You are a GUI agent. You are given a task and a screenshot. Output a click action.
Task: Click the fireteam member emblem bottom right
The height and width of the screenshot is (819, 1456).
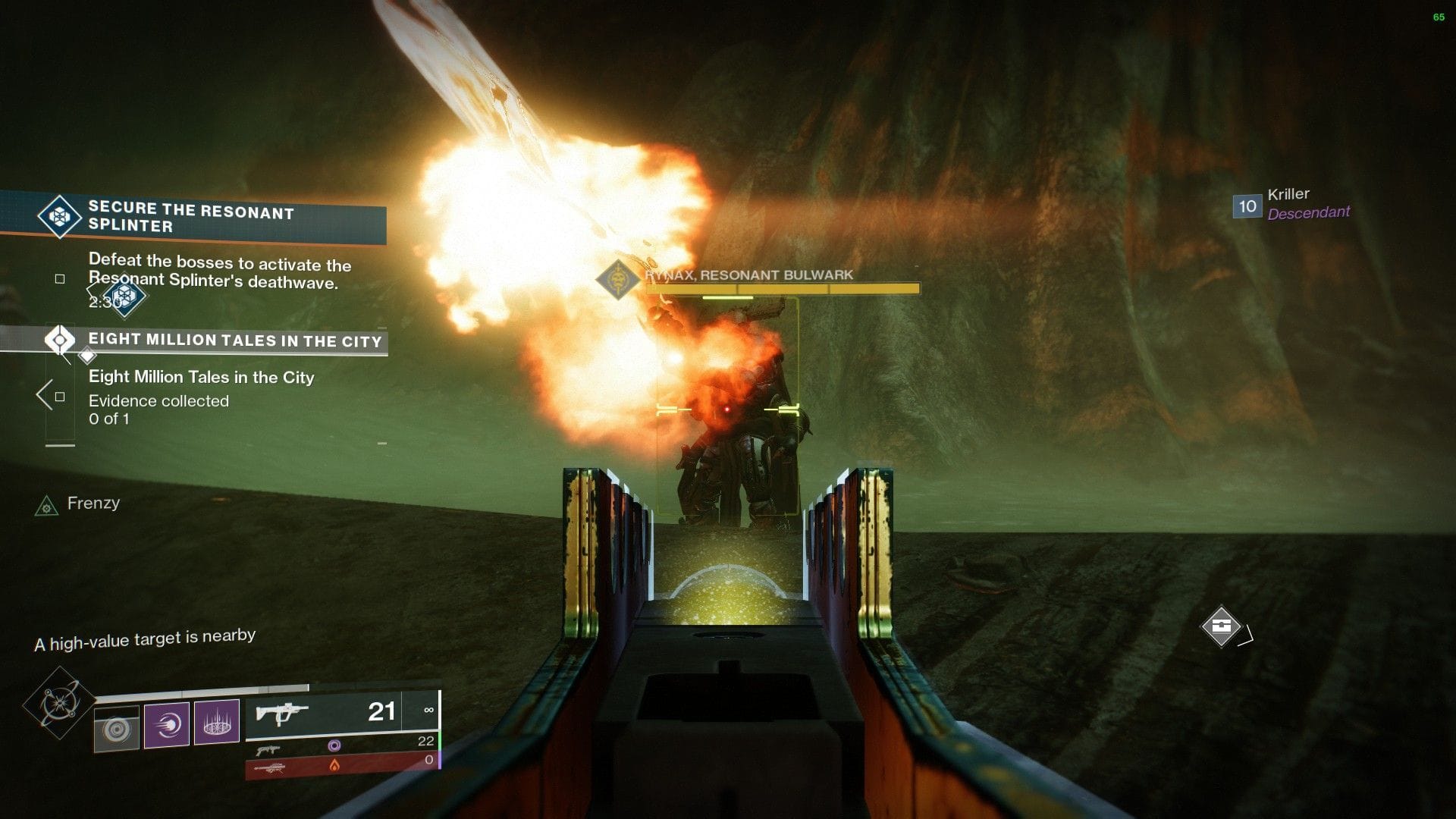coord(1222,626)
